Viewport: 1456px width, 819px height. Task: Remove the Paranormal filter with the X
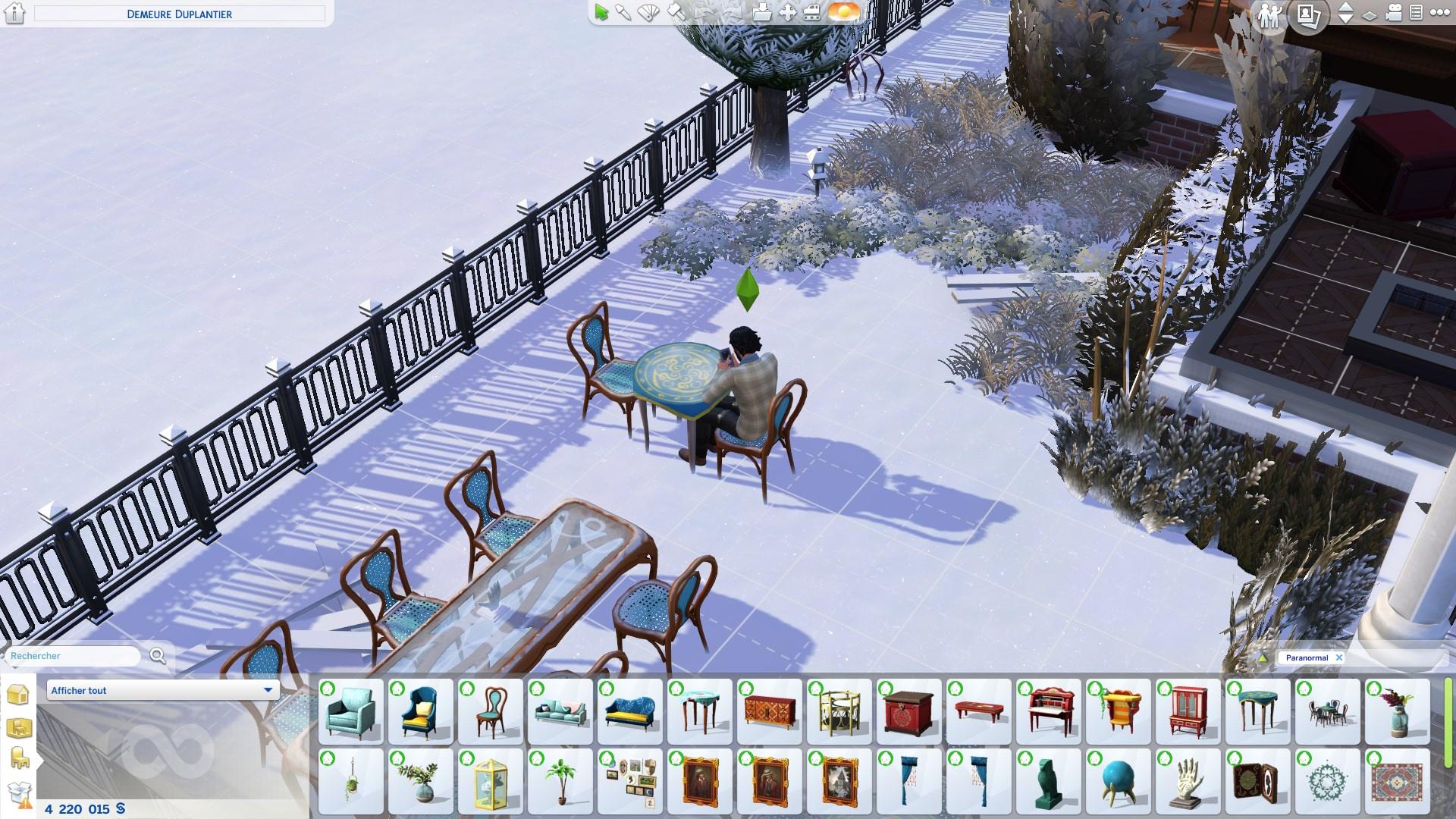point(1340,657)
